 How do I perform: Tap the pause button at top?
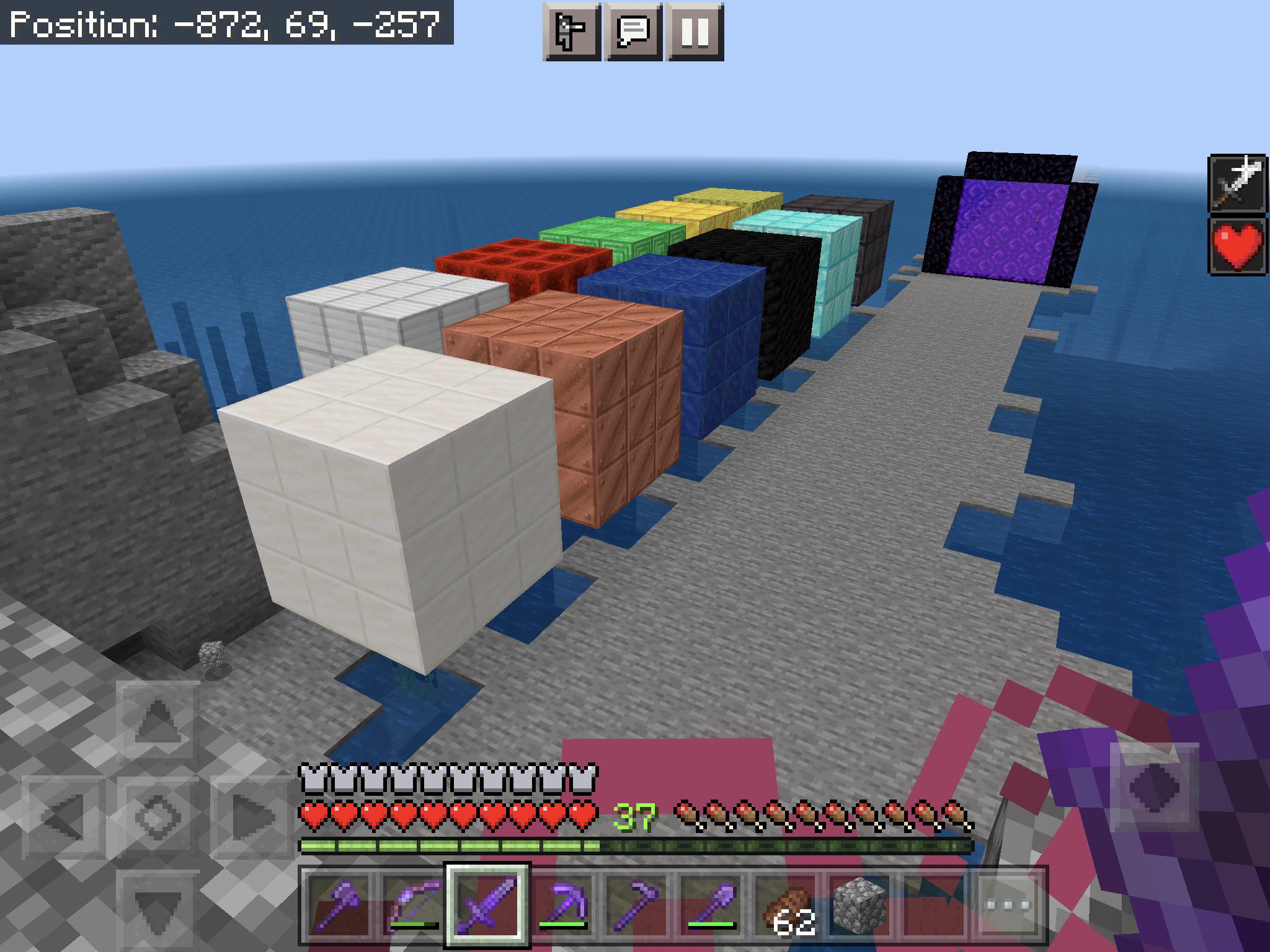pyautogui.click(x=696, y=31)
